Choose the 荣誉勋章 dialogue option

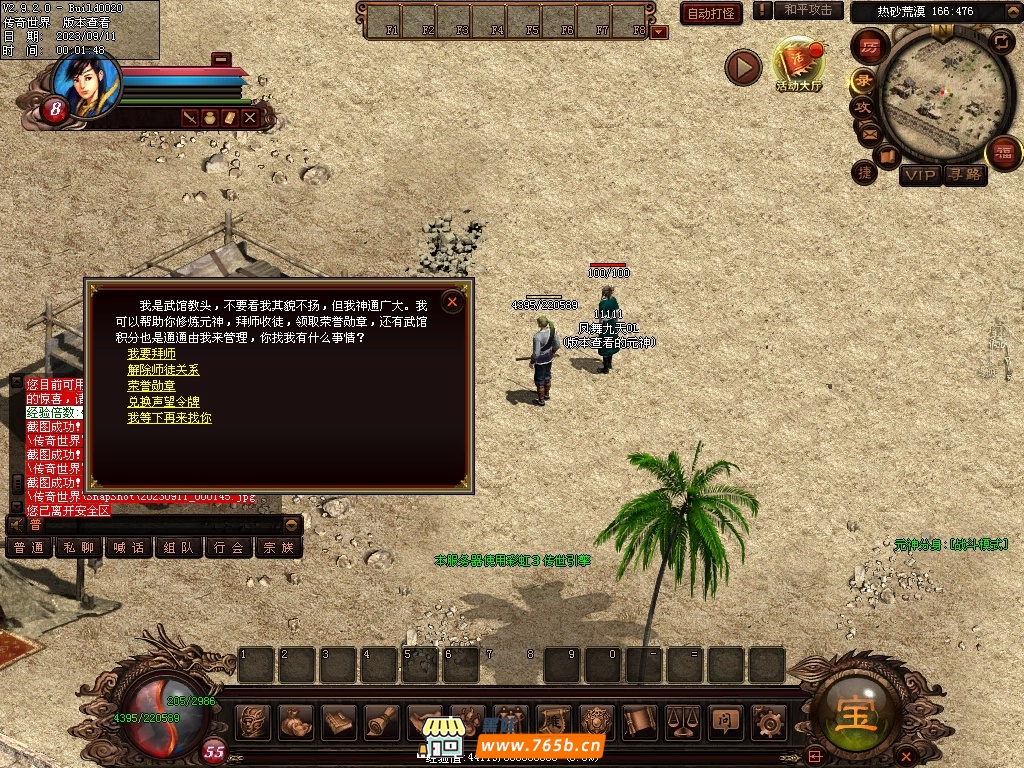pyautogui.click(x=151, y=386)
